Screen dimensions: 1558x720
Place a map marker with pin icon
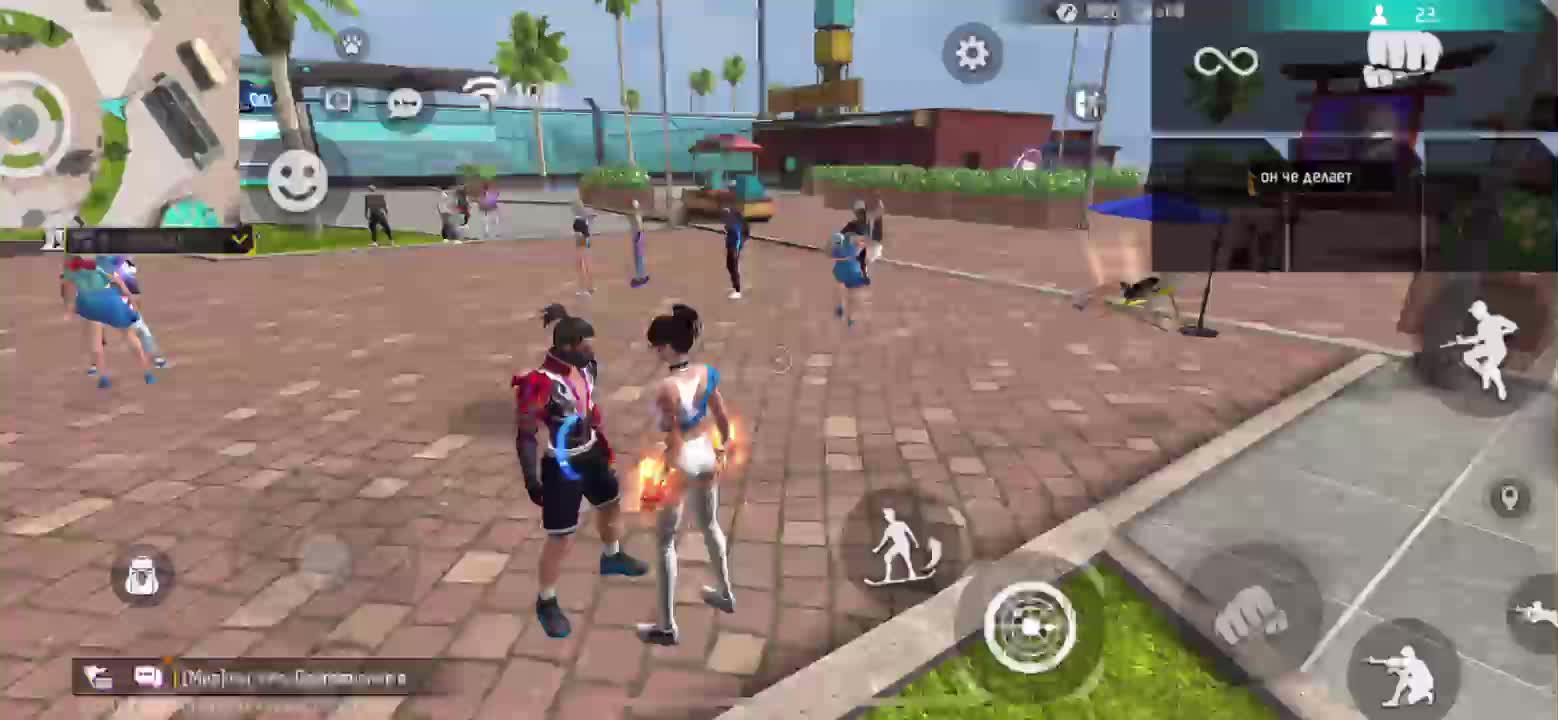tap(1509, 497)
